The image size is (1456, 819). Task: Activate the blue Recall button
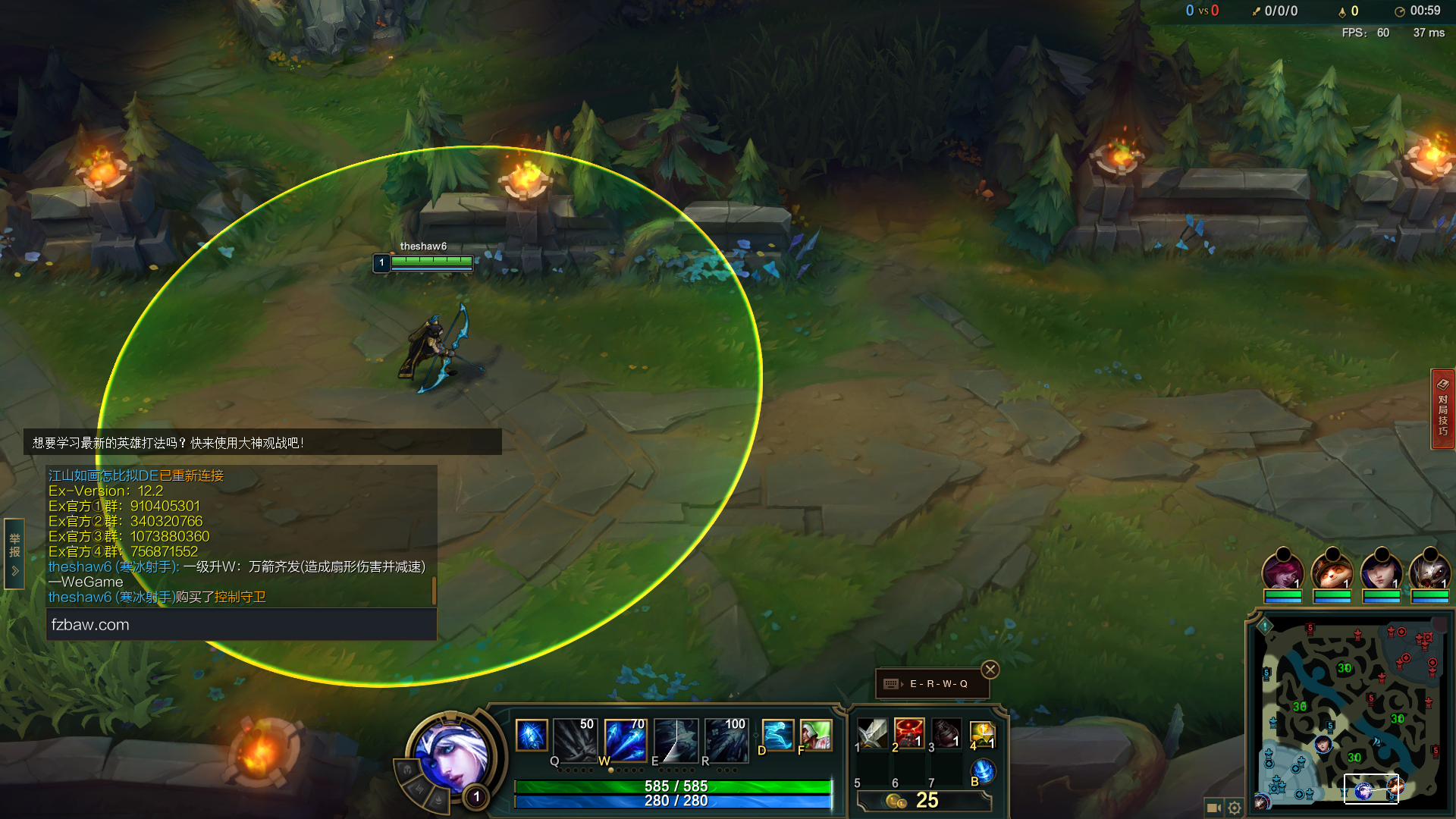pyautogui.click(x=983, y=771)
